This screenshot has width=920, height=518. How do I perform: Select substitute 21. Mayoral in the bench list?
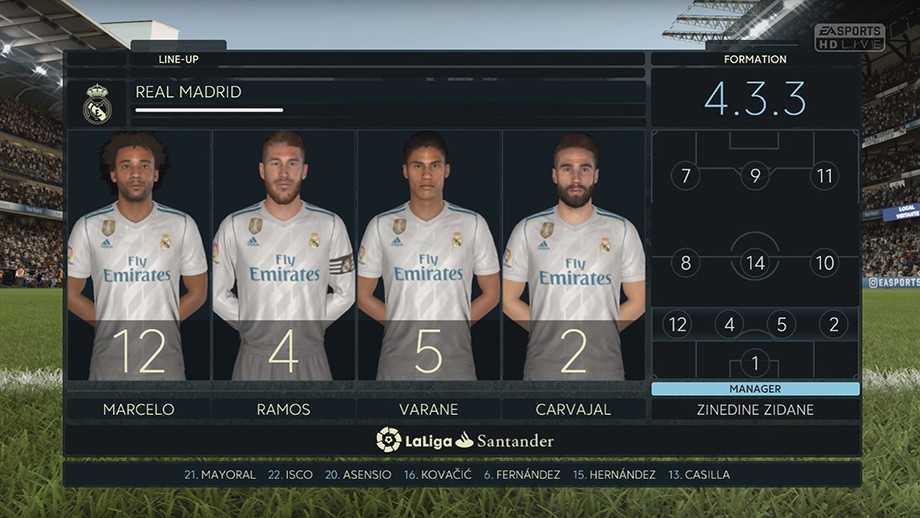(x=220, y=474)
